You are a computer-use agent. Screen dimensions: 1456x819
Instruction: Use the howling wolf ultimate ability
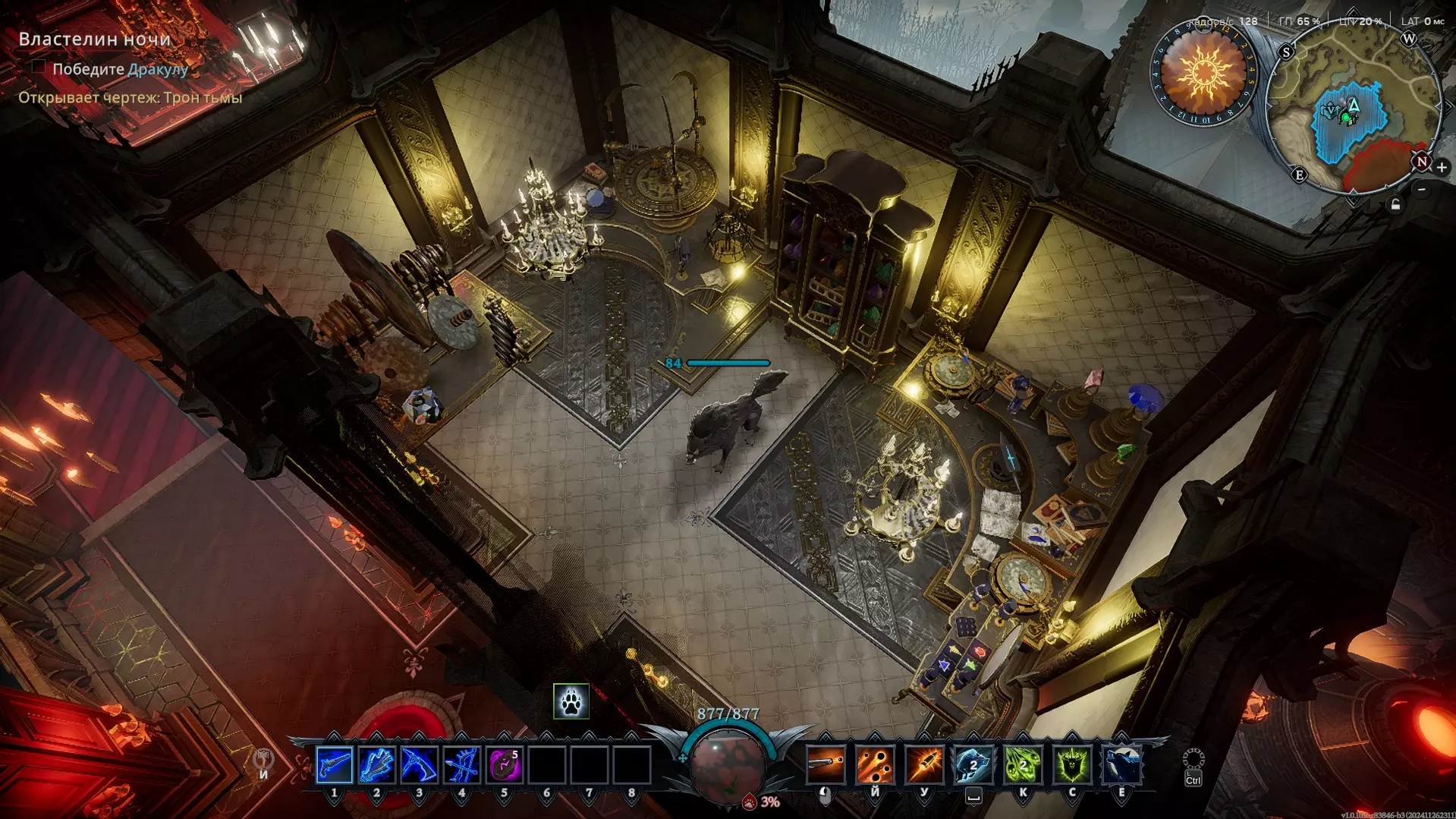point(1121,764)
